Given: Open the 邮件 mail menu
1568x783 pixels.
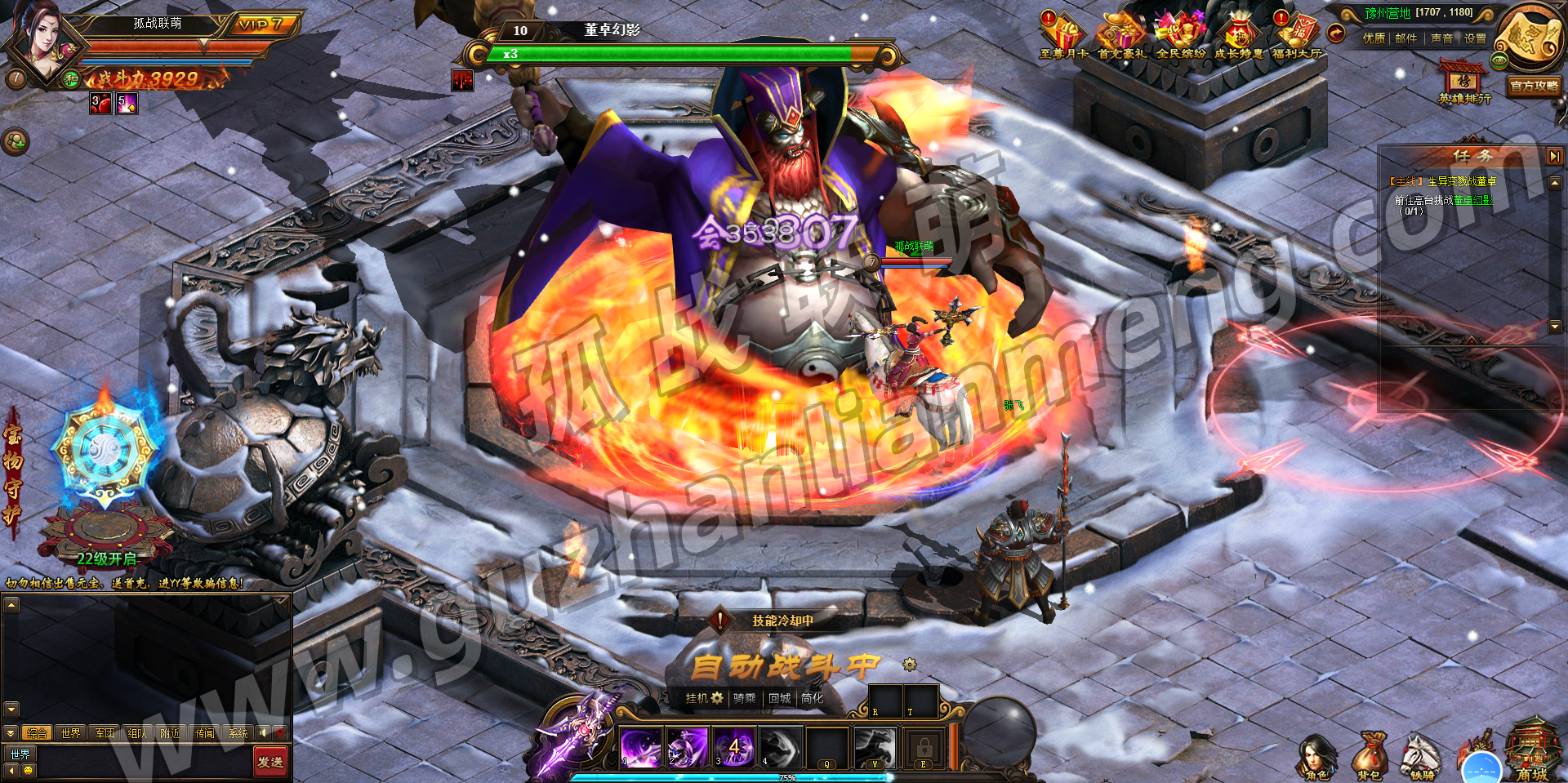Looking at the screenshot, I should (x=1405, y=38).
